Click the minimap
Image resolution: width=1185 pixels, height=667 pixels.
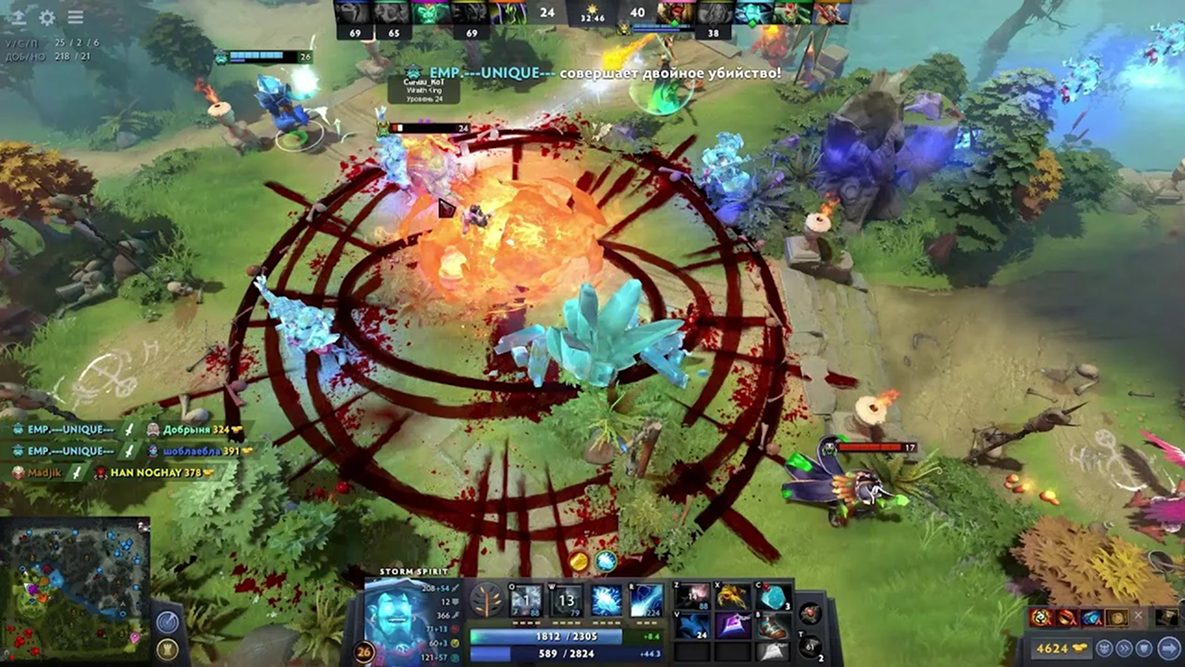tap(75, 580)
